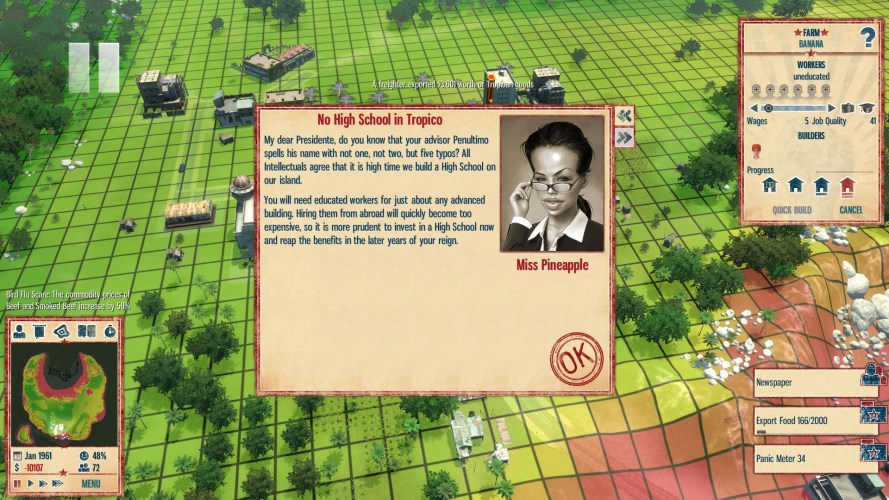The width and height of the screenshot is (889, 500).
Task: Confirm the dialog with the OK stamp
Action: pos(576,359)
